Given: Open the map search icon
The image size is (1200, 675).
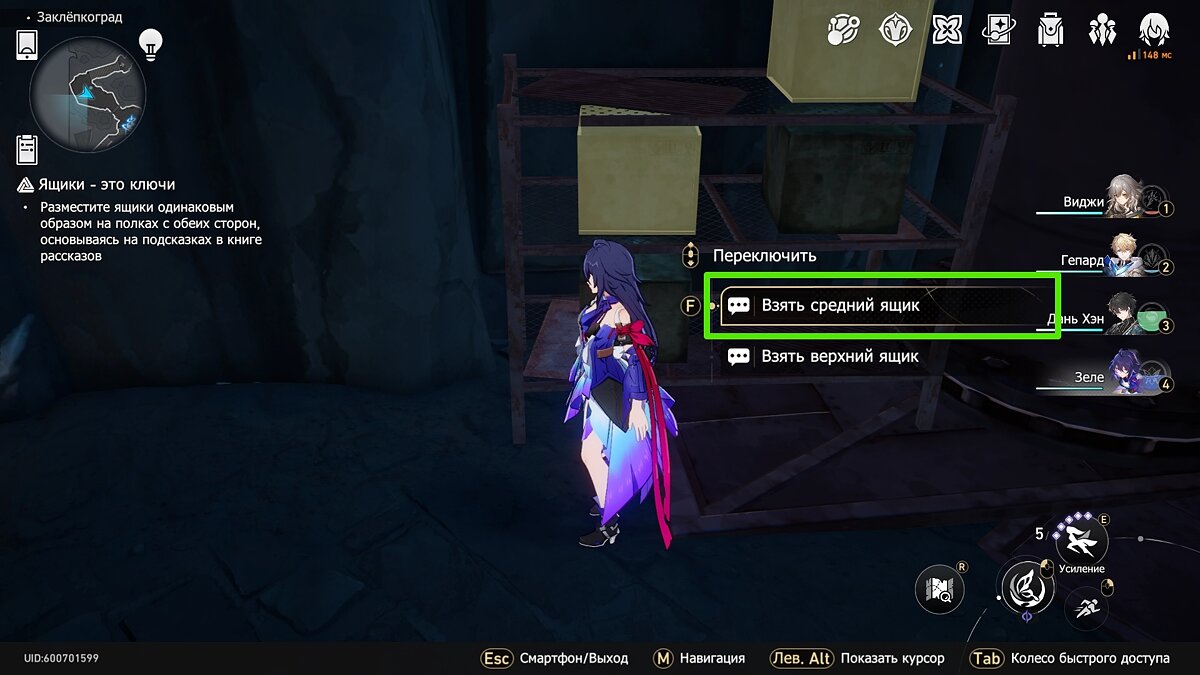Looking at the screenshot, I should point(940,590).
